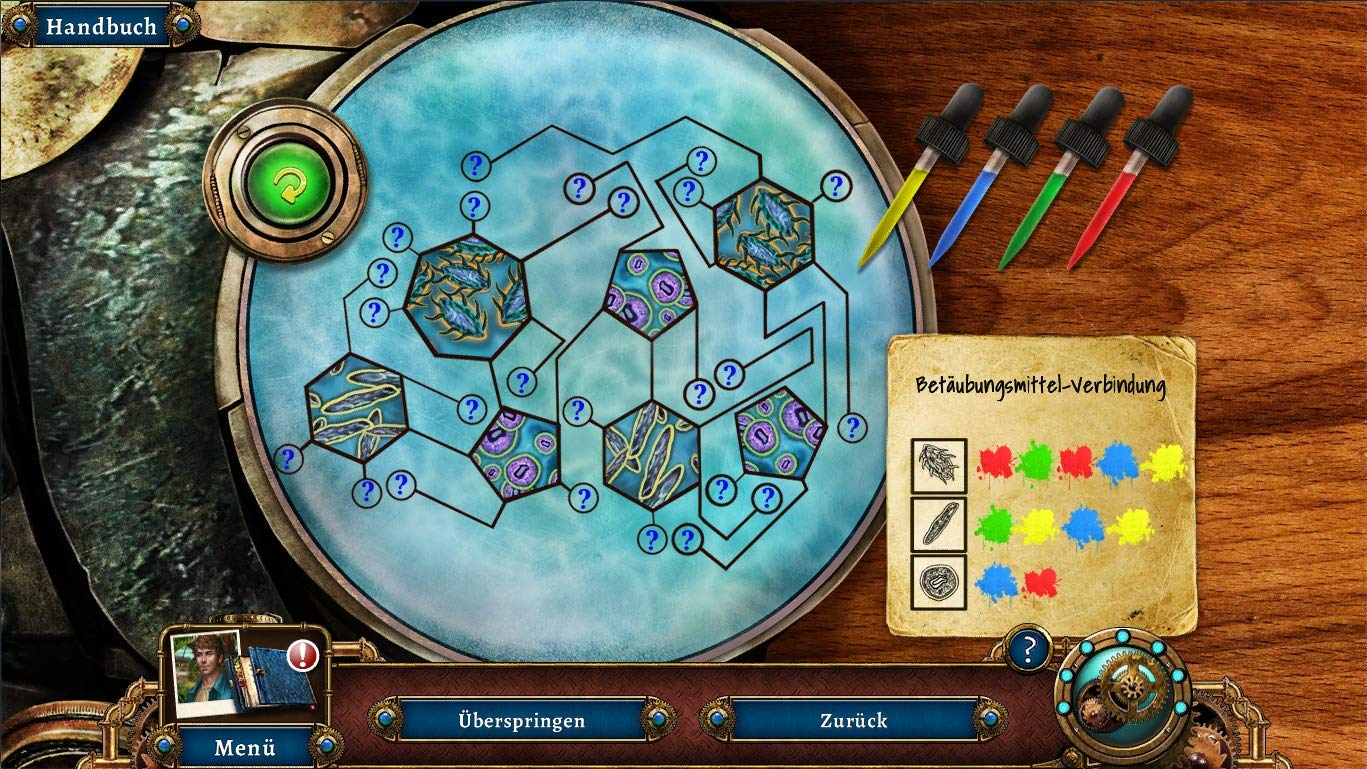Click the character portrait photo
Viewport: 1367px width, 769px height.
(x=207, y=672)
